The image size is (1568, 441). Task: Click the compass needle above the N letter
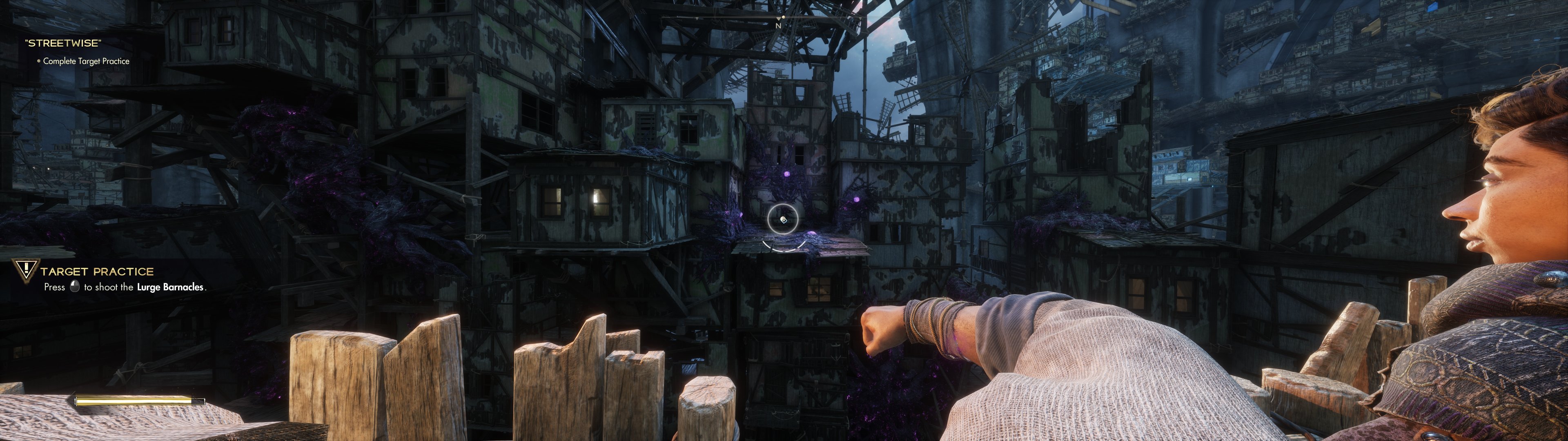(779, 19)
